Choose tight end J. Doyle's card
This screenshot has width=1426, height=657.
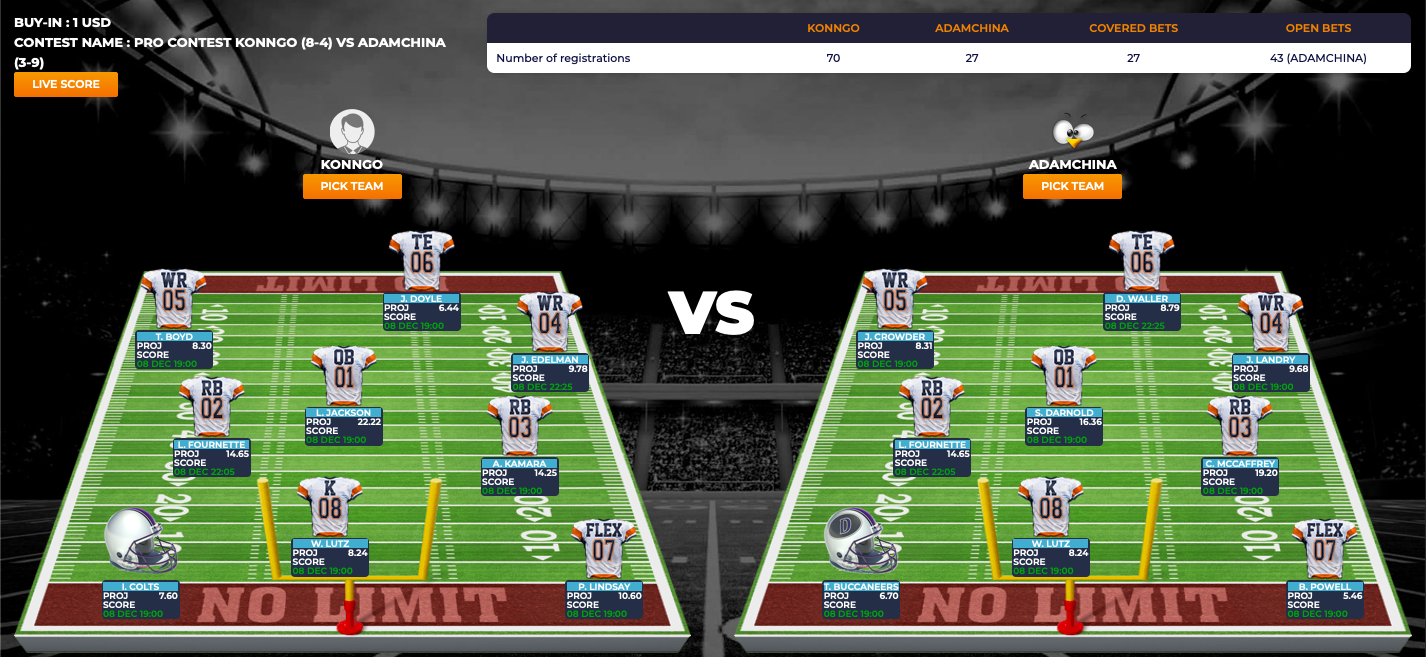click(421, 311)
